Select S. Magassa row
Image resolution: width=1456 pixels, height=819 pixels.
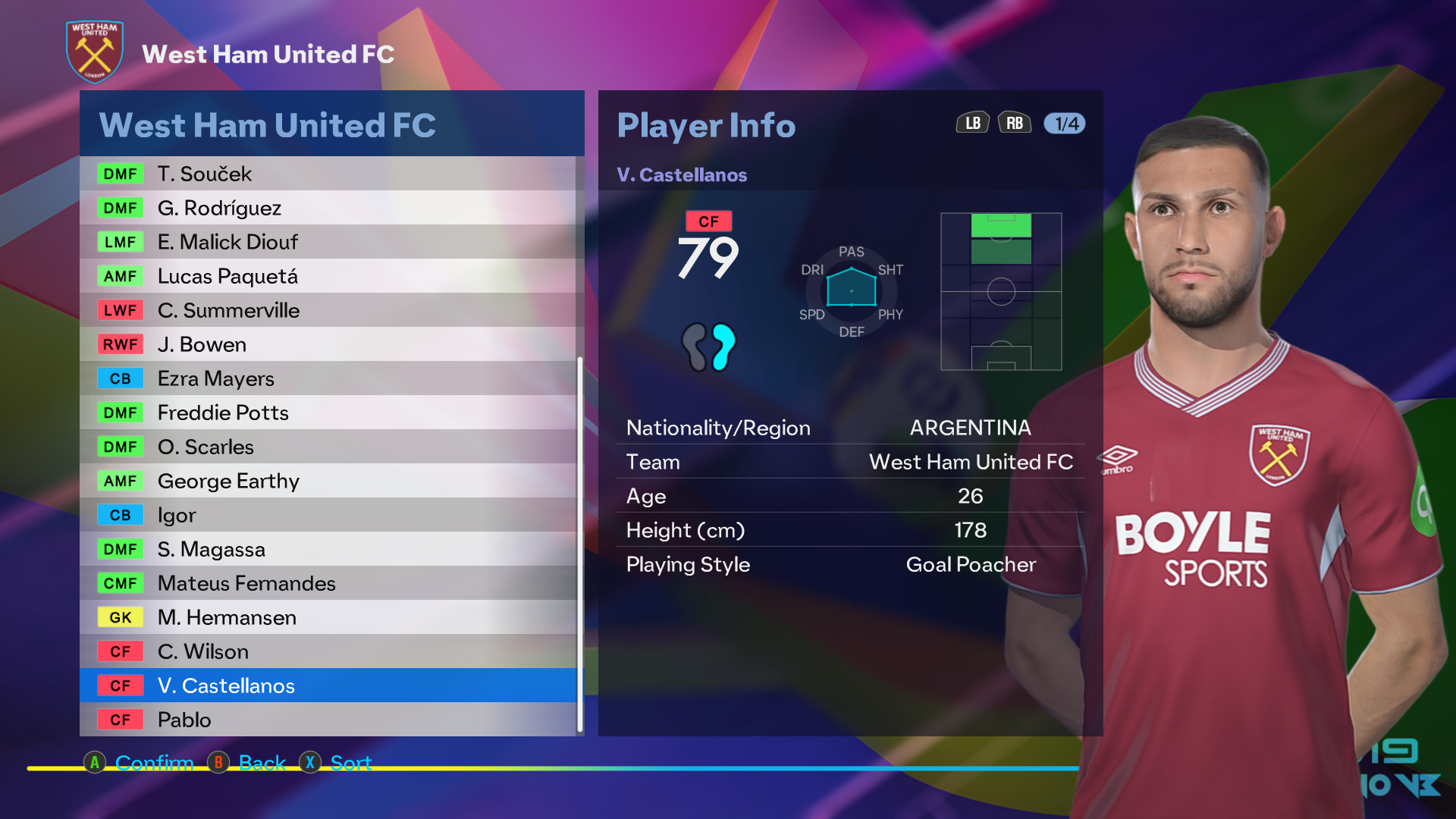click(328, 549)
